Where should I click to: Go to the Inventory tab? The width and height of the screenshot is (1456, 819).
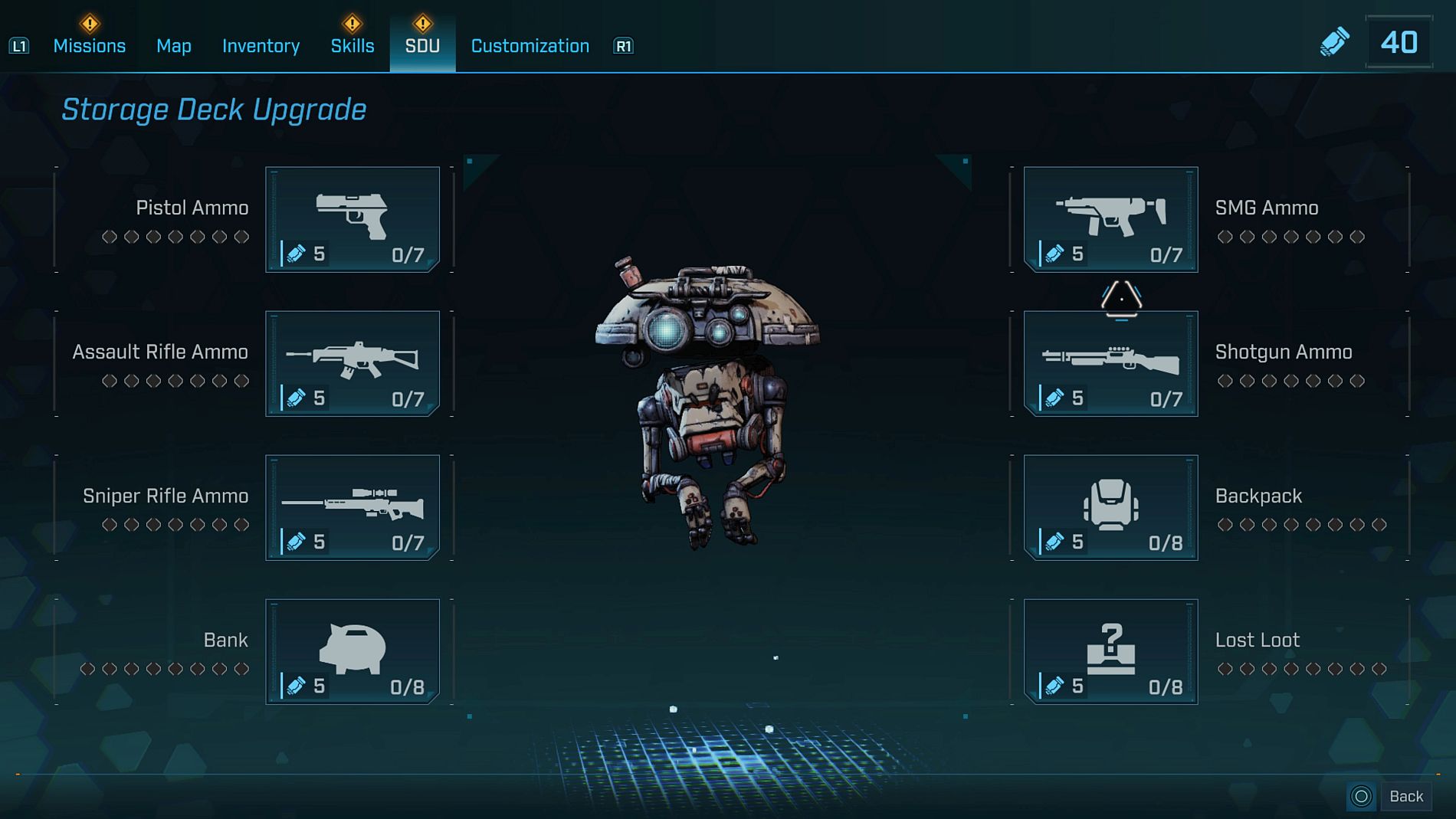pos(261,46)
